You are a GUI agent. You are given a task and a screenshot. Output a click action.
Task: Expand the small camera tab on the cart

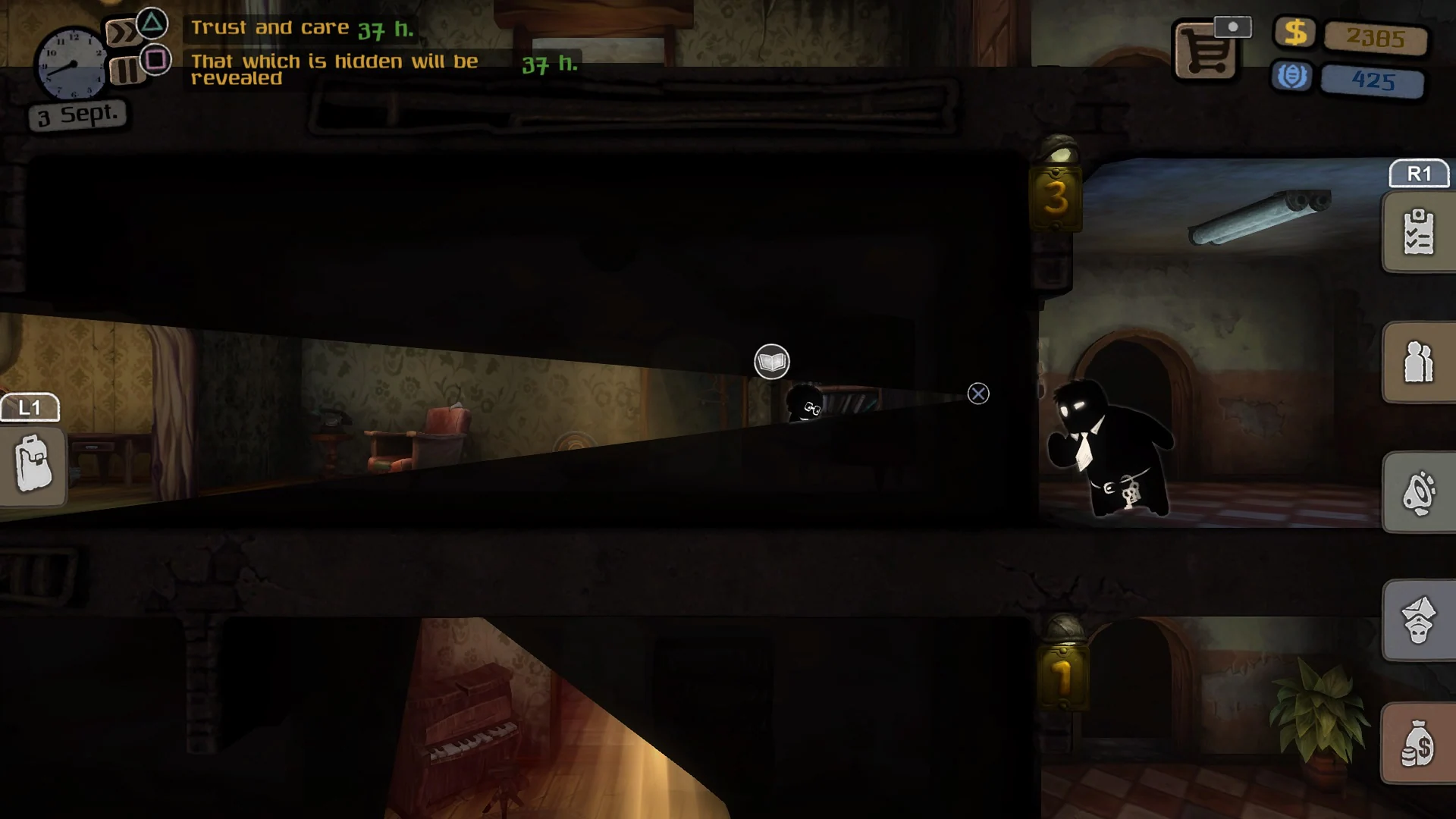[1234, 25]
